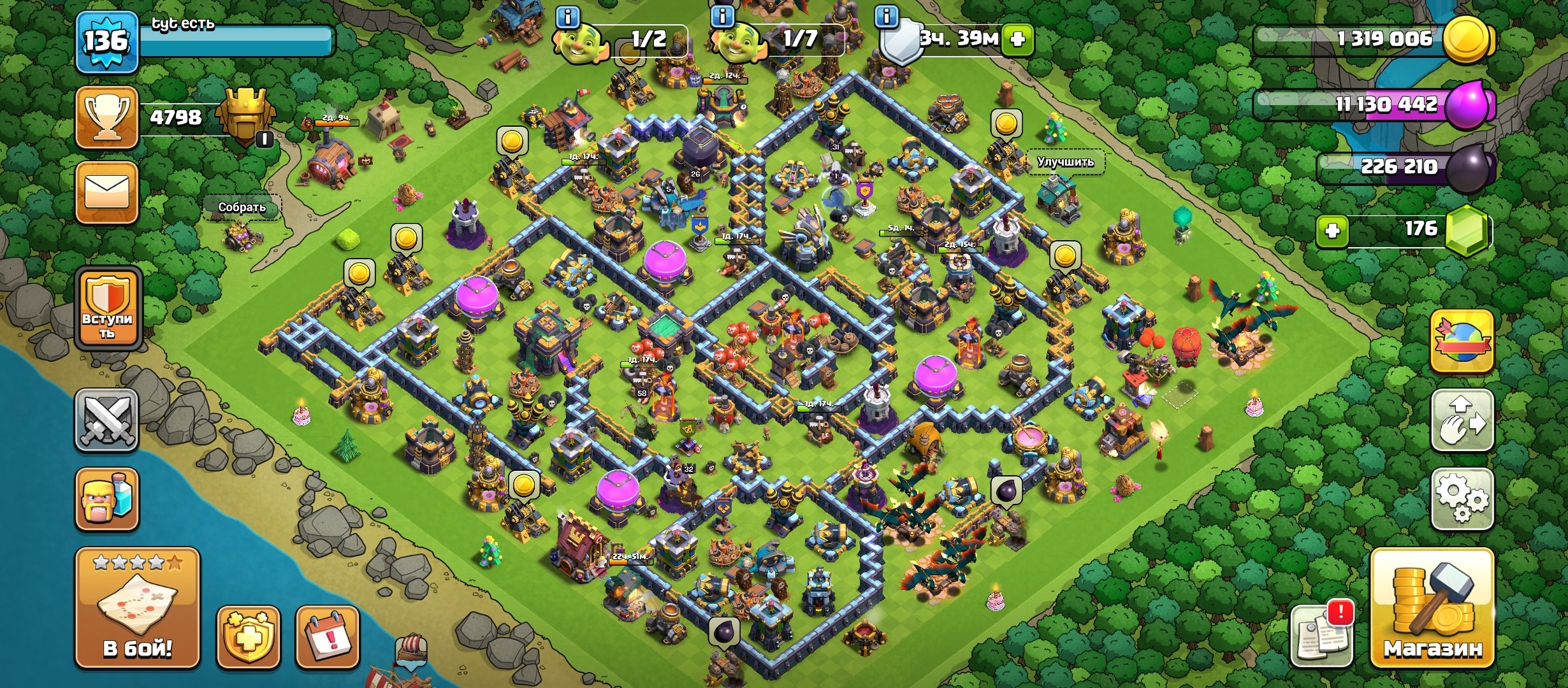Start an attack with В бой! button
The image size is (1568, 688).
pyautogui.click(x=138, y=608)
